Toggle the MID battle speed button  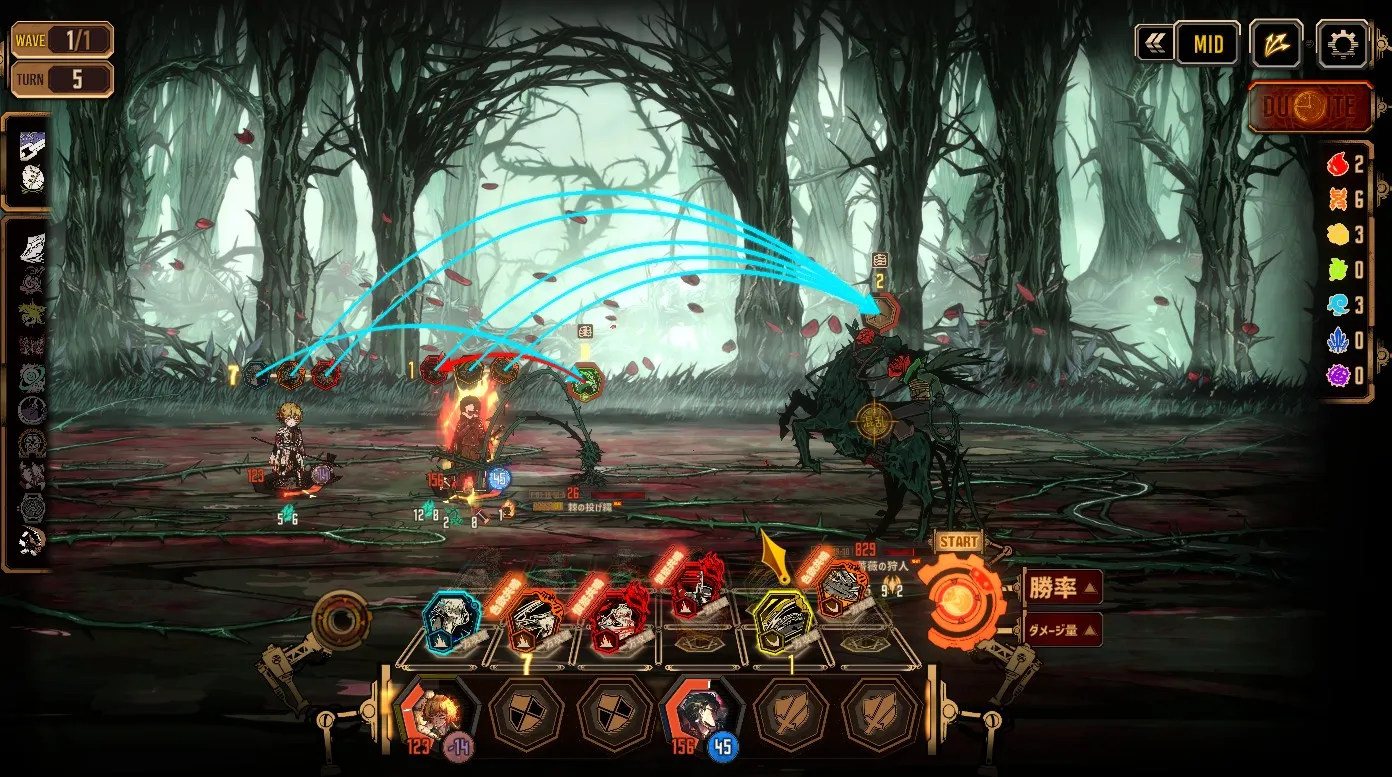(x=1208, y=44)
